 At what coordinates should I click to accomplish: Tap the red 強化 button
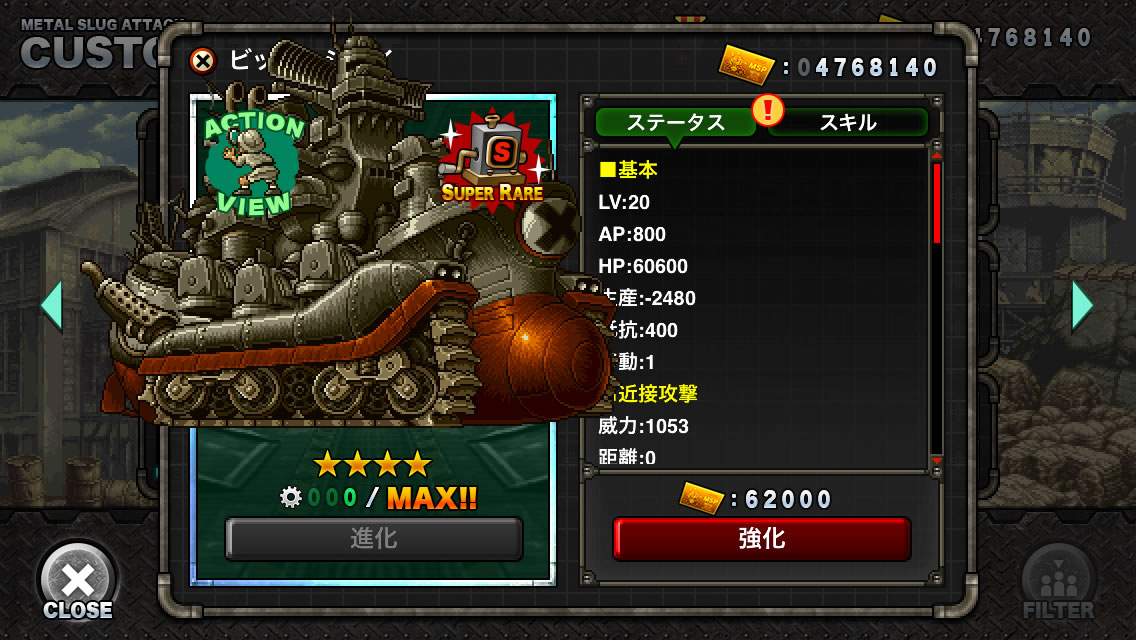pos(761,539)
